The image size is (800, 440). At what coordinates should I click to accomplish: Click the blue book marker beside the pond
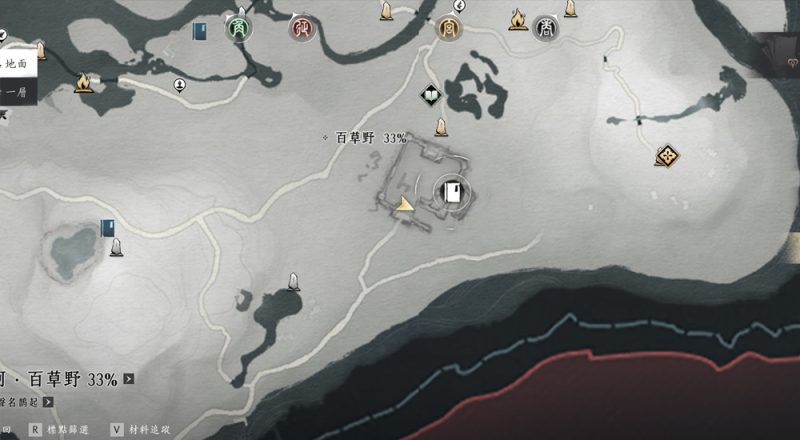tap(107, 228)
